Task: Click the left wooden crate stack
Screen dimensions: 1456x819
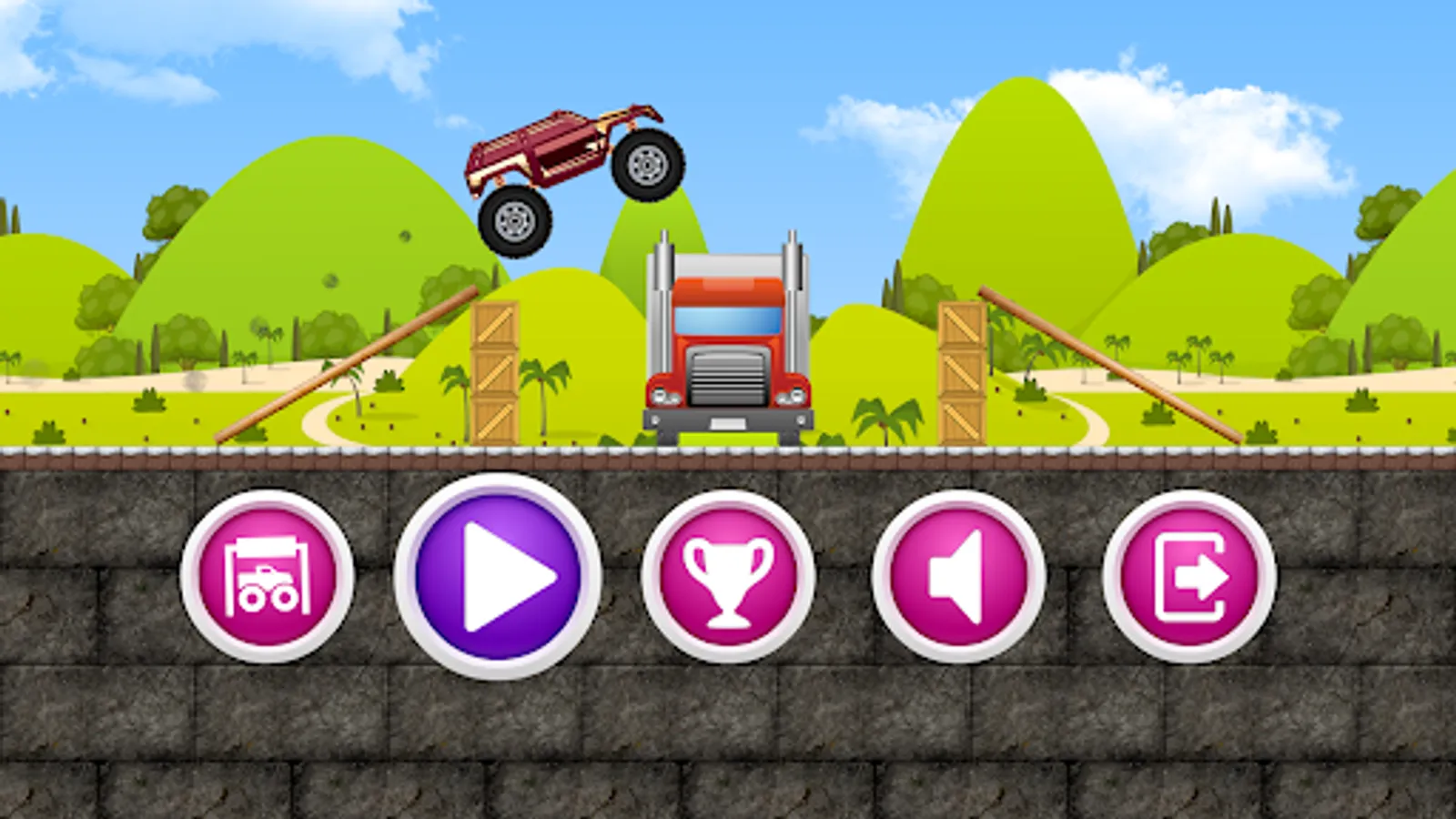Action: (494, 373)
